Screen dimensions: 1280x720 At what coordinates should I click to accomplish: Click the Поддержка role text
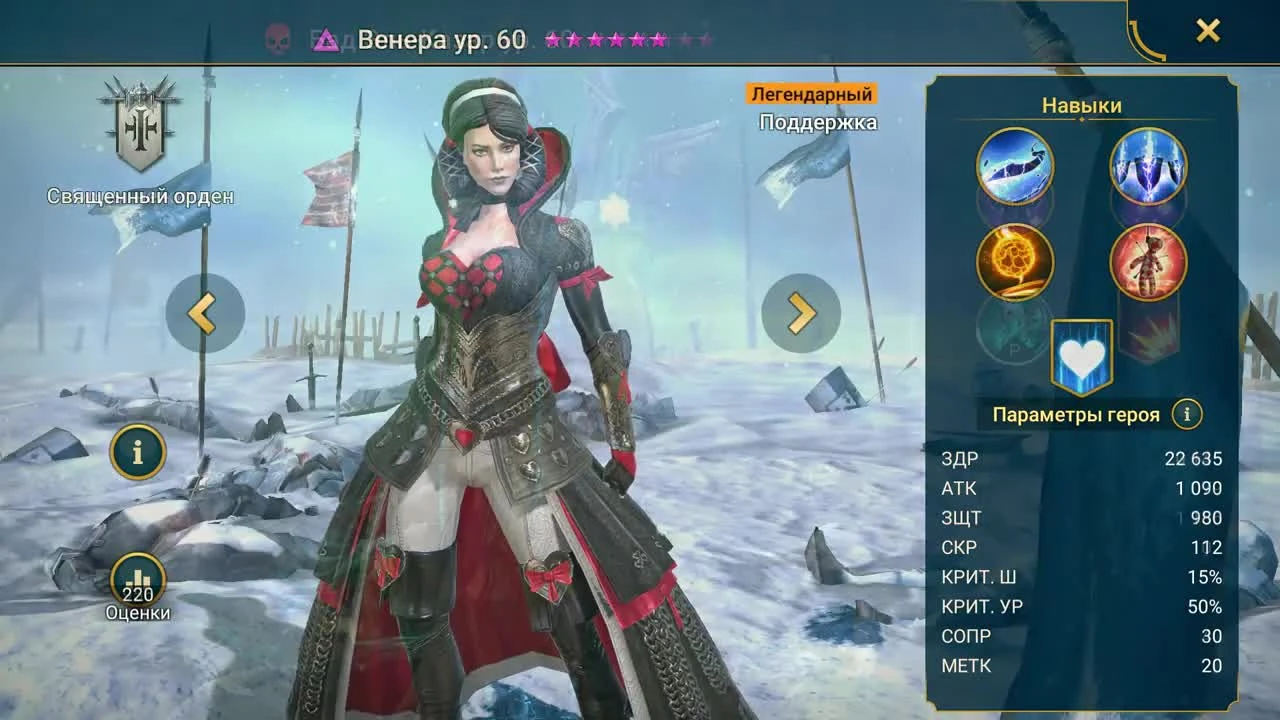tap(816, 122)
